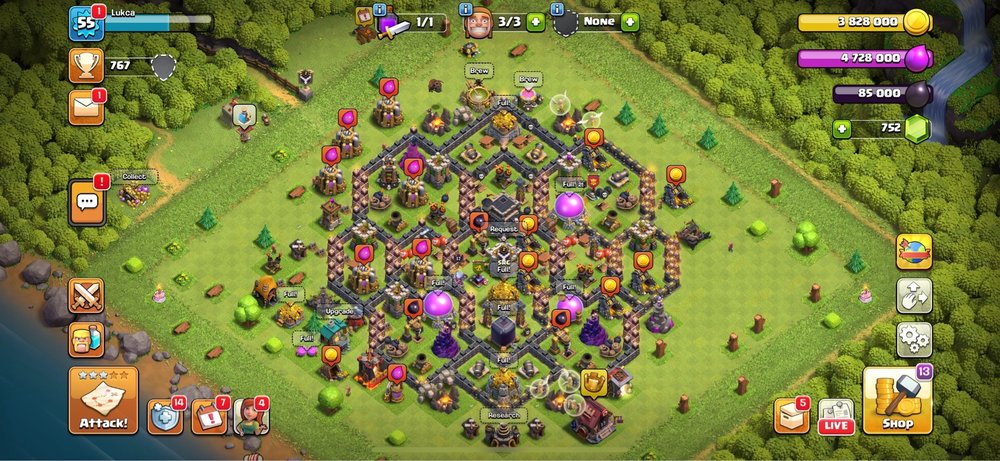The image size is (1000, 461).
Task: Open the shield with plus button
Action: pyautogui.click(x=165, y=416)
